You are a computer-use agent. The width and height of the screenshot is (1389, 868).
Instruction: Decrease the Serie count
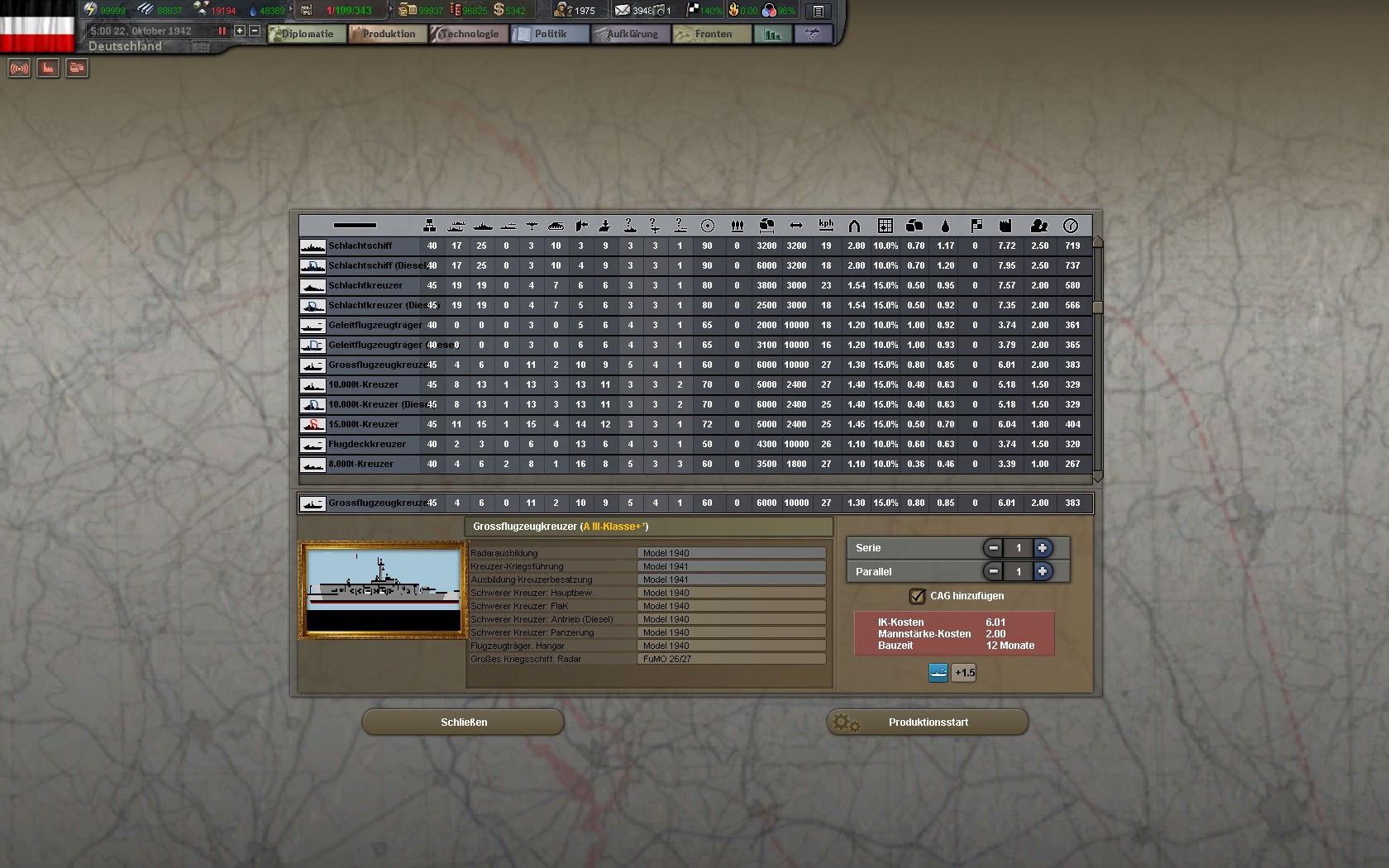pyautogui.click(x=993, y=548)
